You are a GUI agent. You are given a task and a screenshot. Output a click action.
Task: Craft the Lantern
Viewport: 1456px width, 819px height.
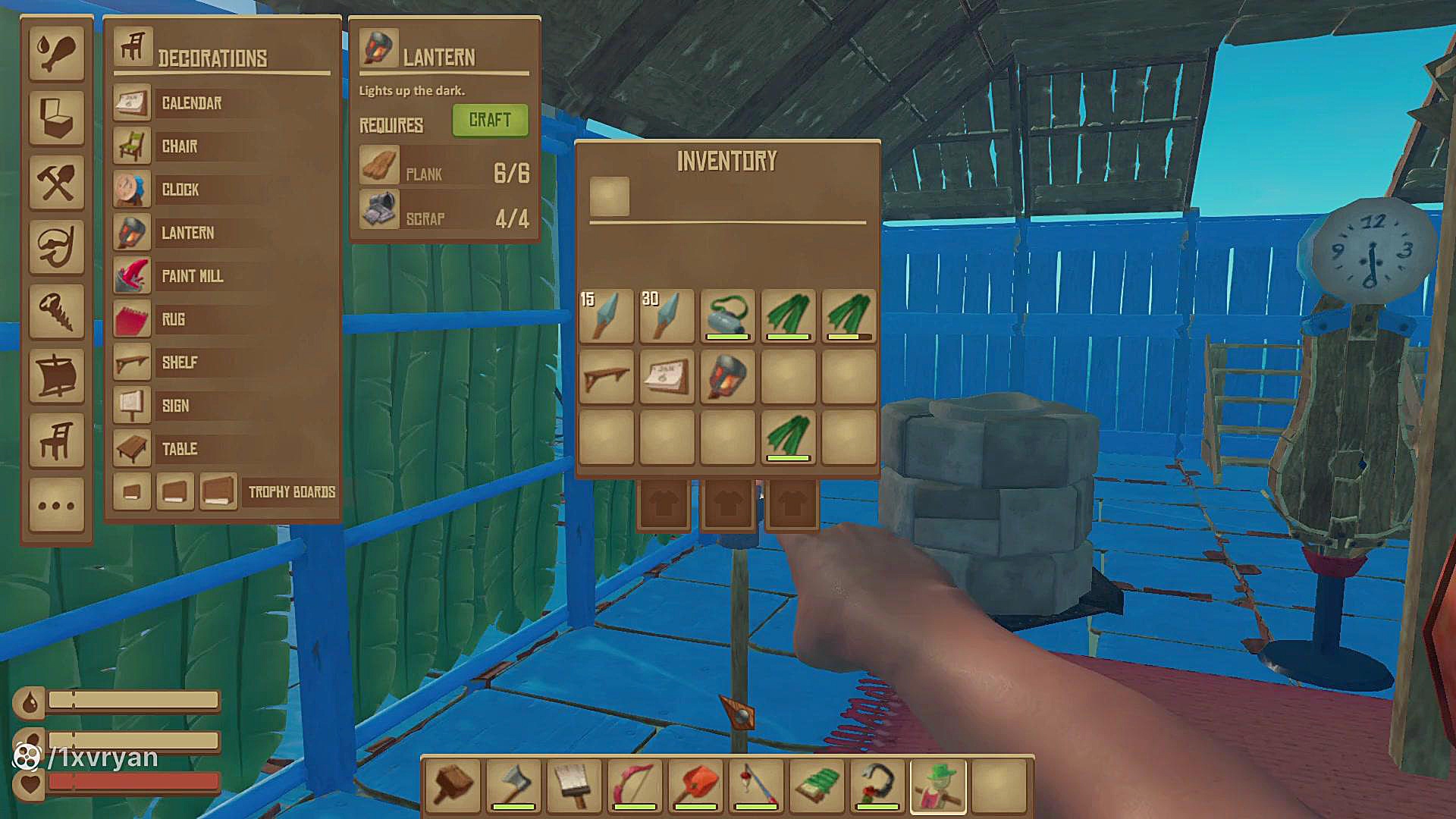click(x=490, y=121)
